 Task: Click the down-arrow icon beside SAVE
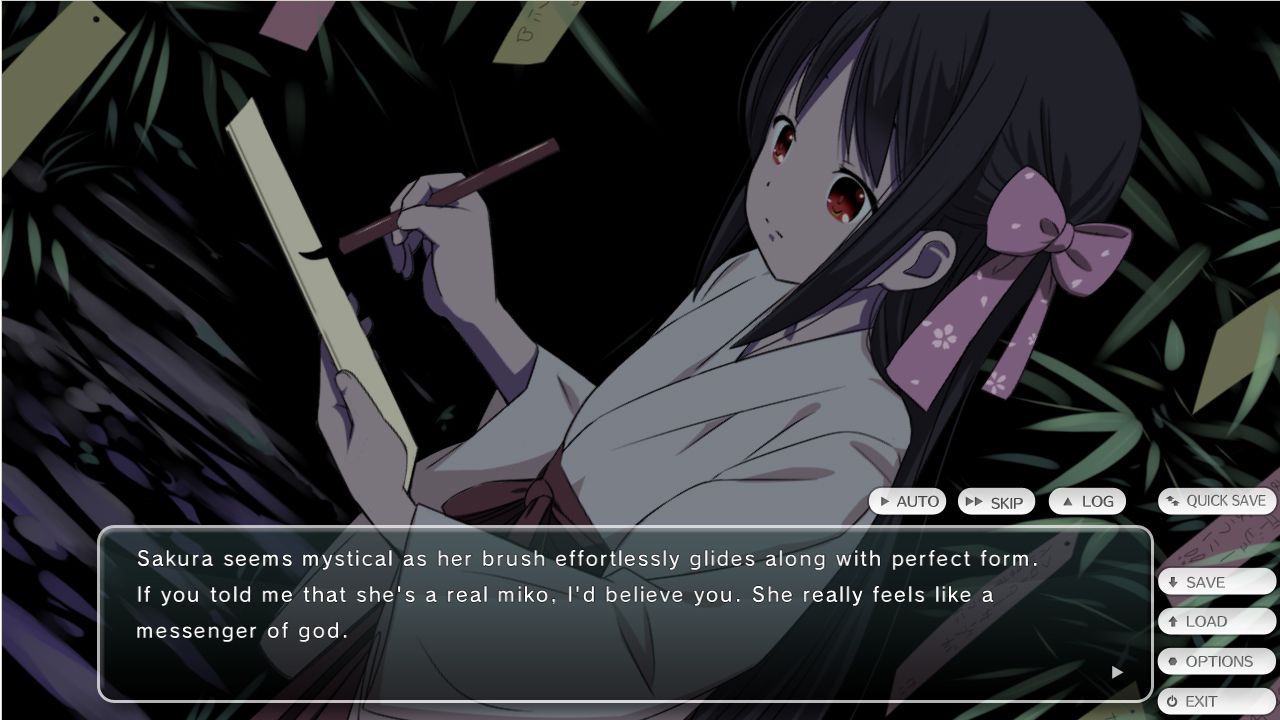point(1173,582)
